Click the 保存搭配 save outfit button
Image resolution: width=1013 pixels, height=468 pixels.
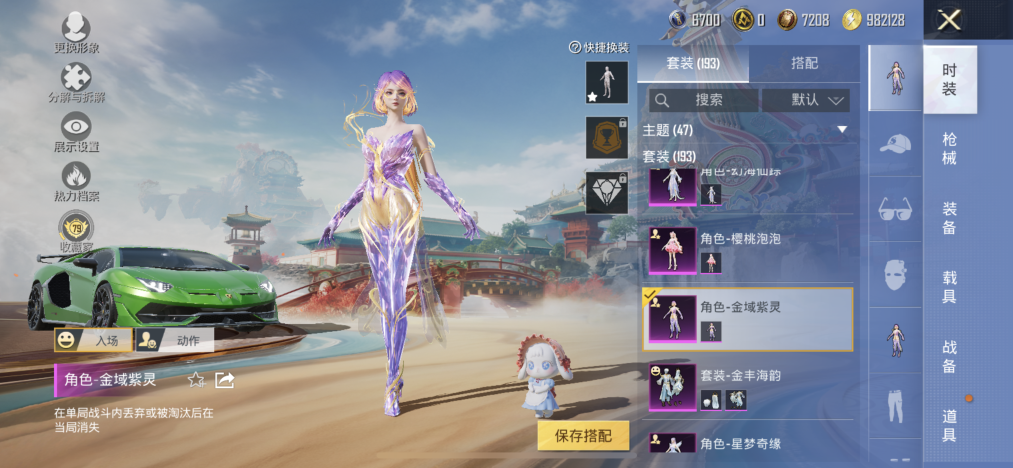583,435
